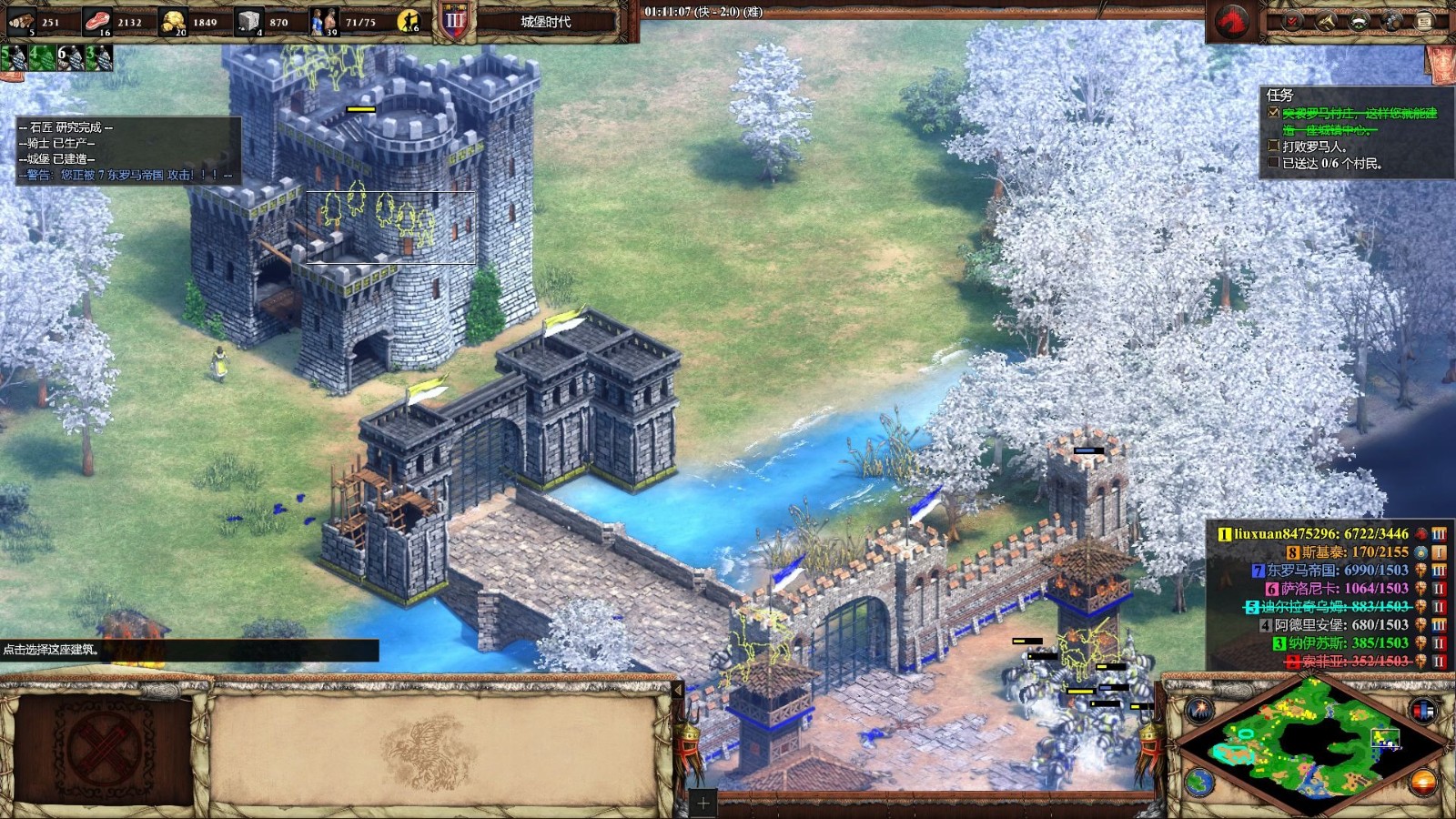Select control group 4
Screen dimensions: 1456x819
point(42,58)
